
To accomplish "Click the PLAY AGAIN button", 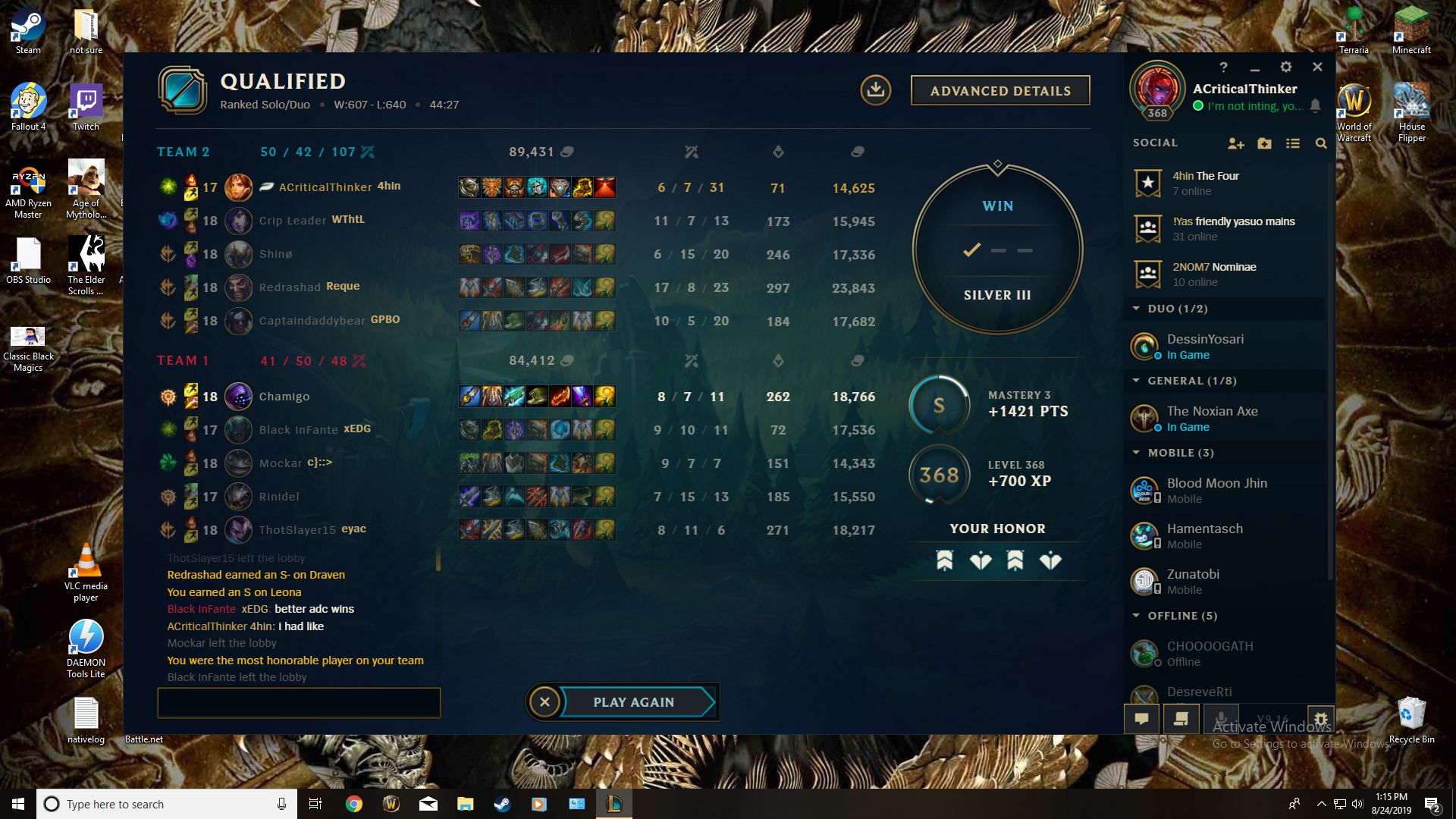I will click(634, 701).
